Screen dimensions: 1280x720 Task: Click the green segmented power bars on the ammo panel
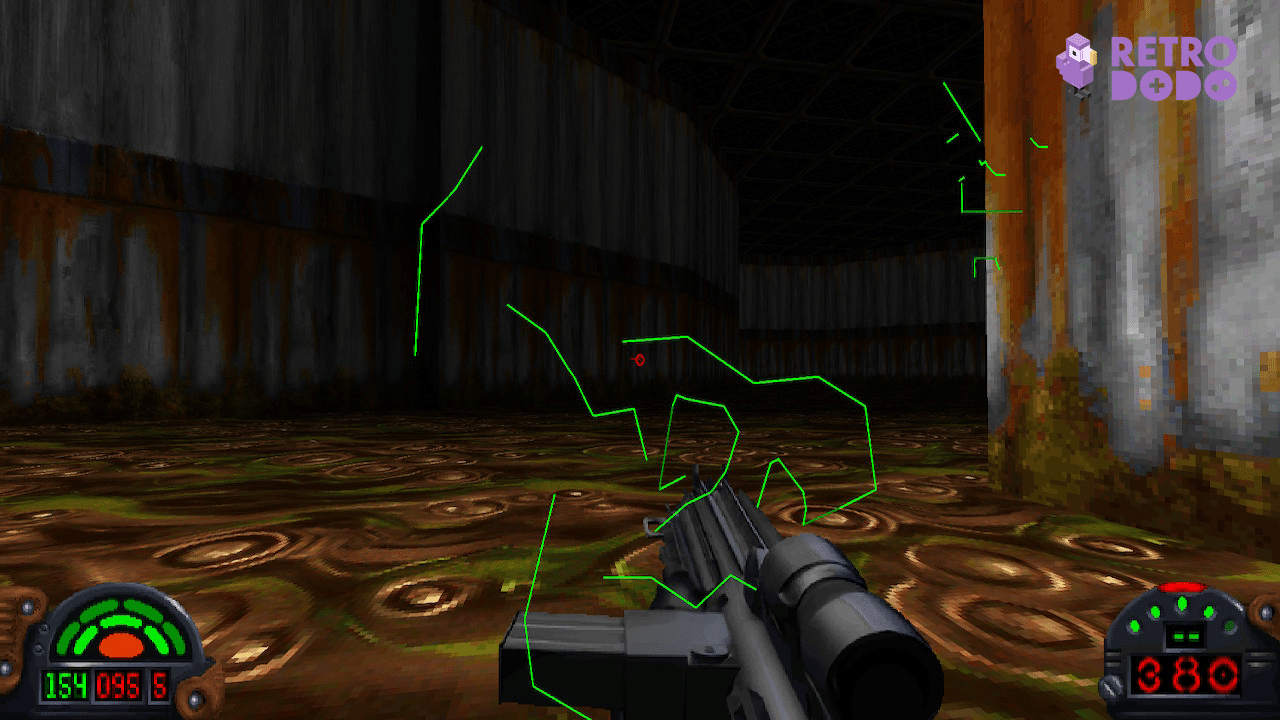click(x=1185, y=635)
